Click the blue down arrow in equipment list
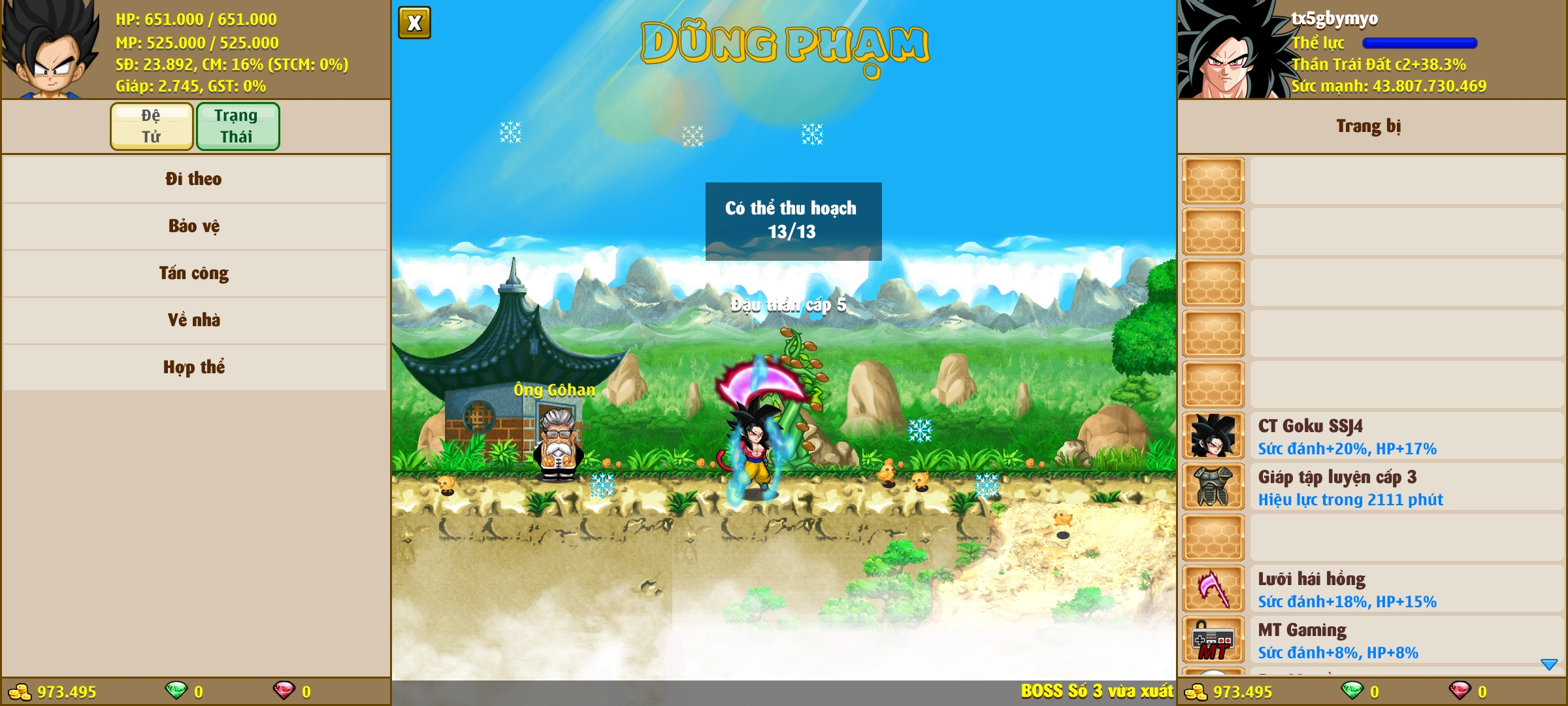Screen dimensions: 1568x706 pos(1549,664)
